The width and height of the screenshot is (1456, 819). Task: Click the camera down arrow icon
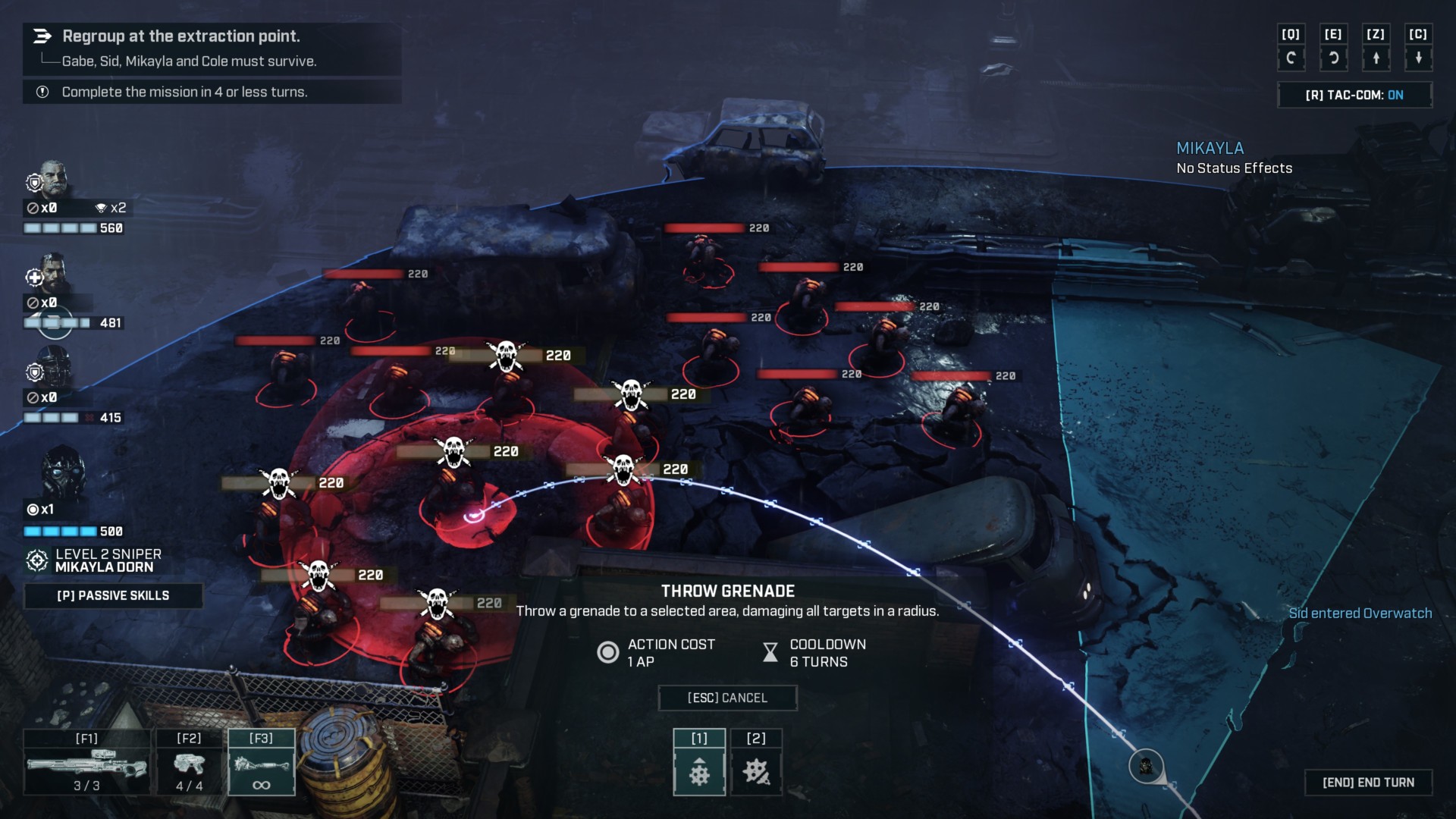1418,58
